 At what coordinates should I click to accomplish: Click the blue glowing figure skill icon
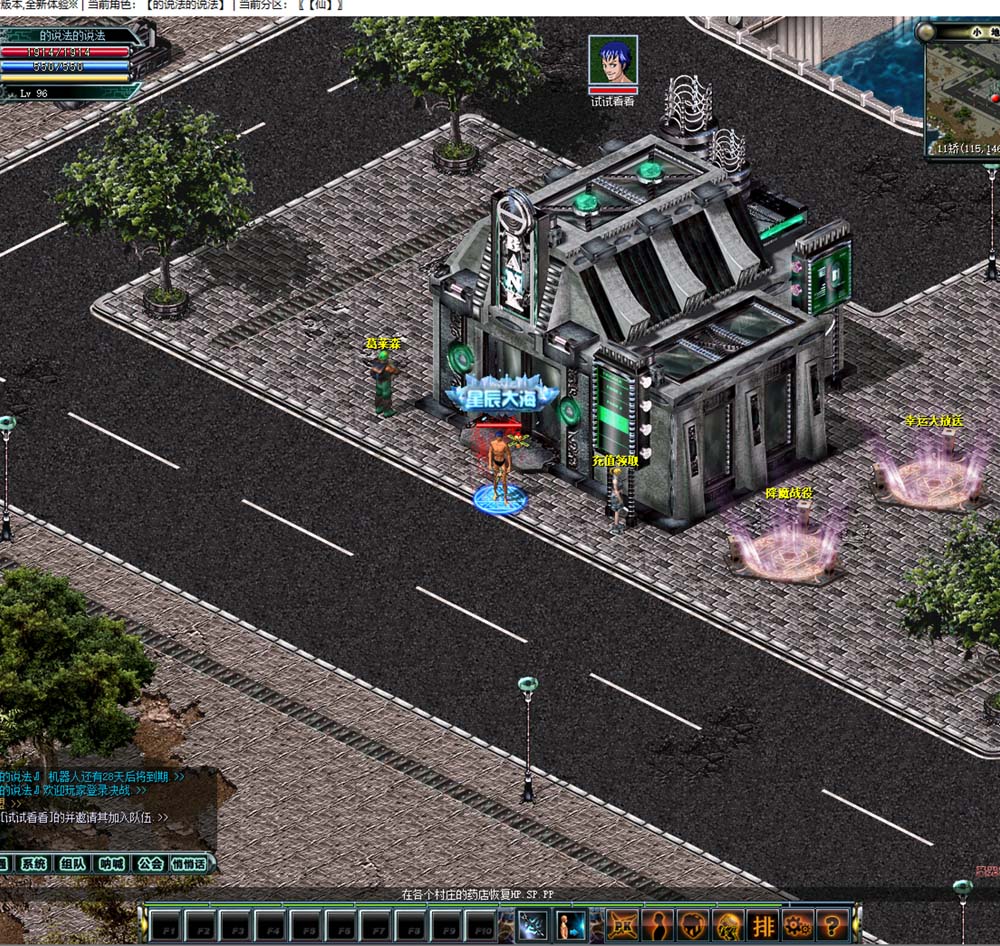(x=571, y=924)
